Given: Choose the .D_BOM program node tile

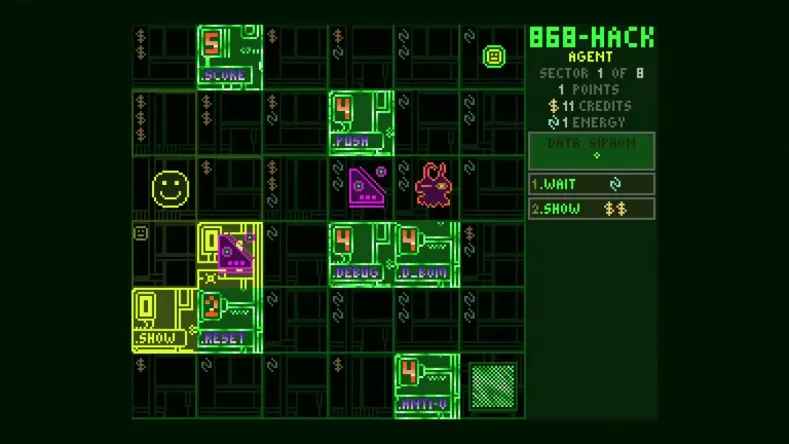Looking at the screenshot, I should coord(427,254).
